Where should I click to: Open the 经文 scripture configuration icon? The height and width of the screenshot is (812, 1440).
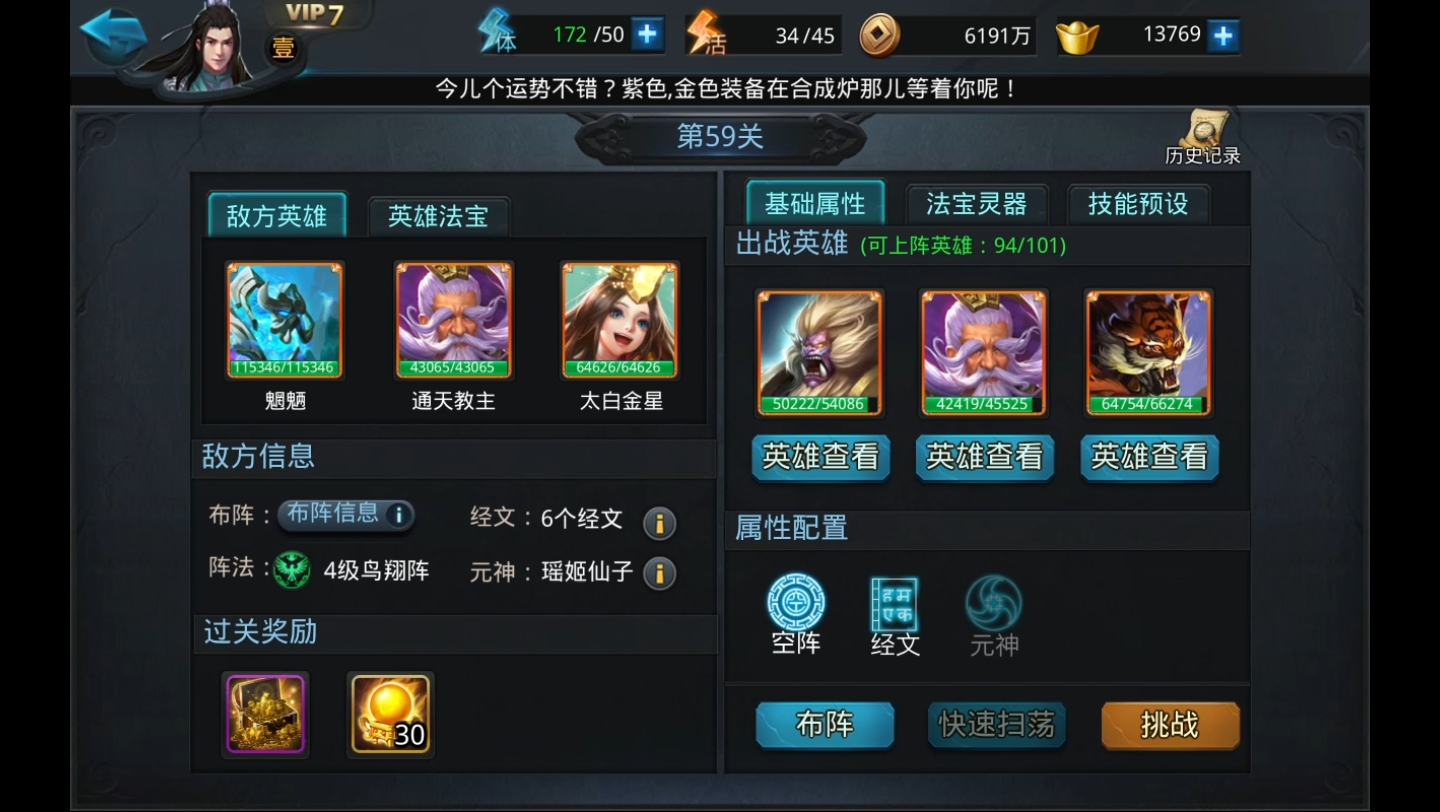[893, 602]
